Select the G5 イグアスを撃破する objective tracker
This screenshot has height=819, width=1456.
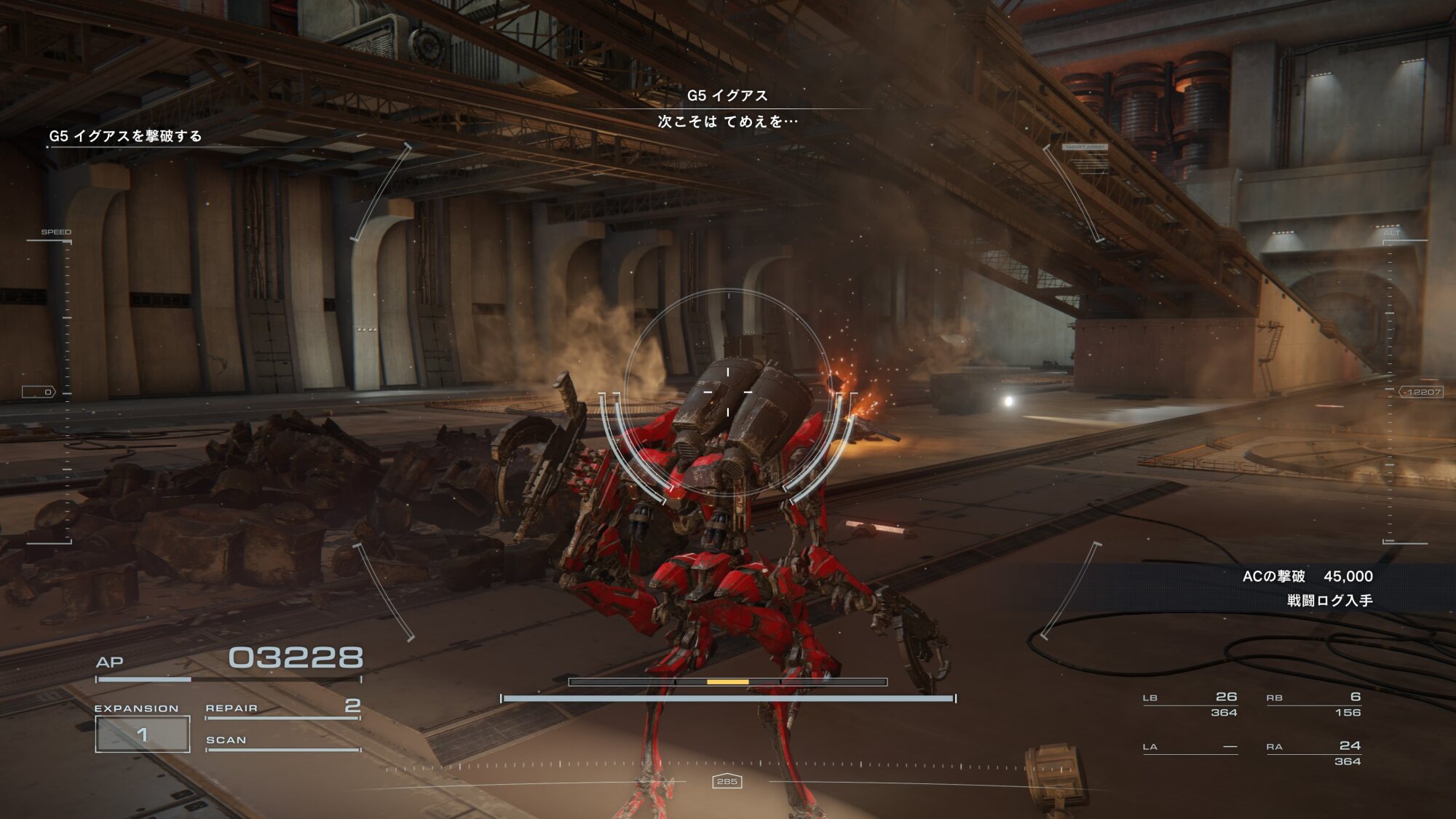coord(125,136)
